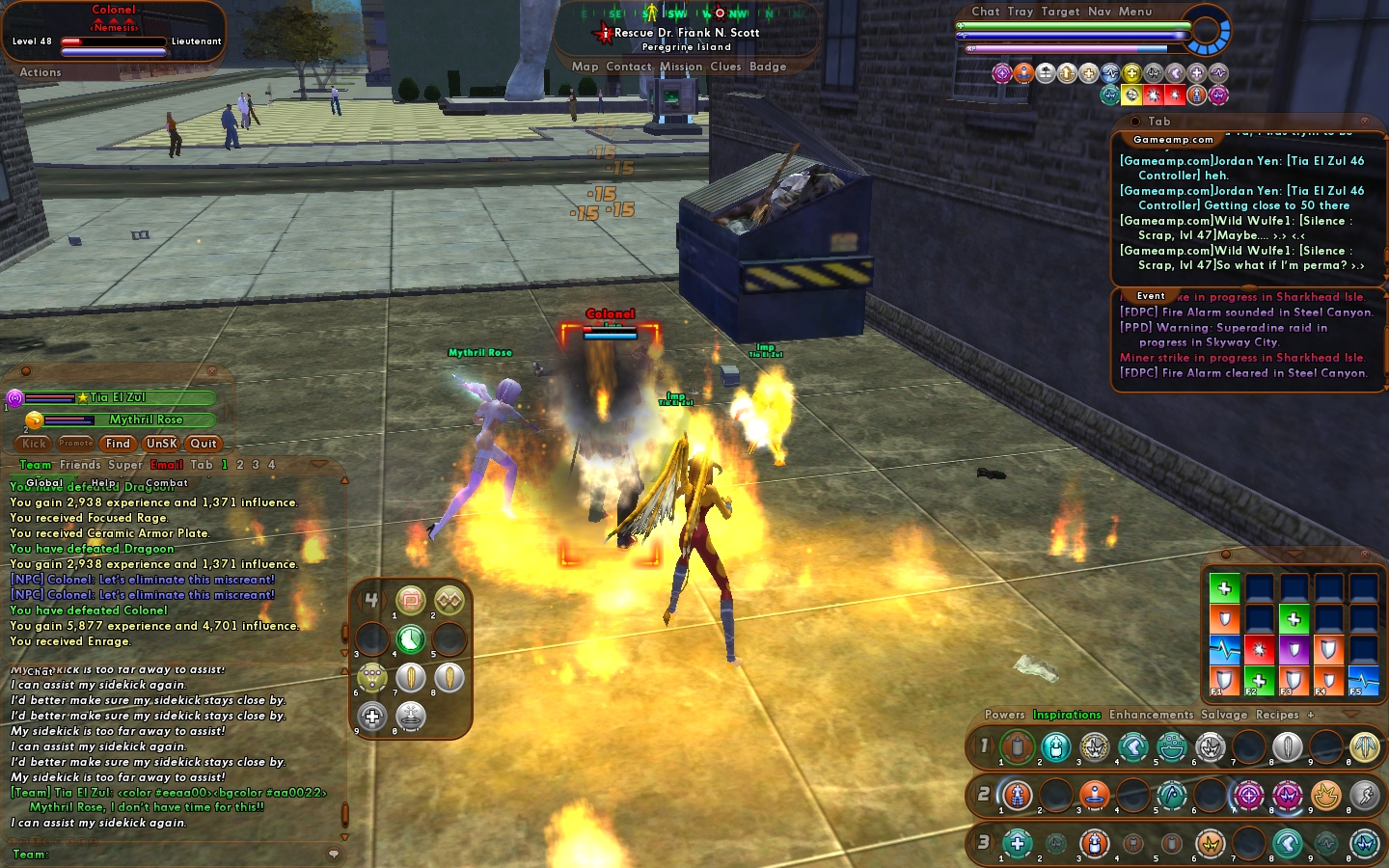
Task: Switch to the Inspirations tab
Action: [x=1067, y=715]
